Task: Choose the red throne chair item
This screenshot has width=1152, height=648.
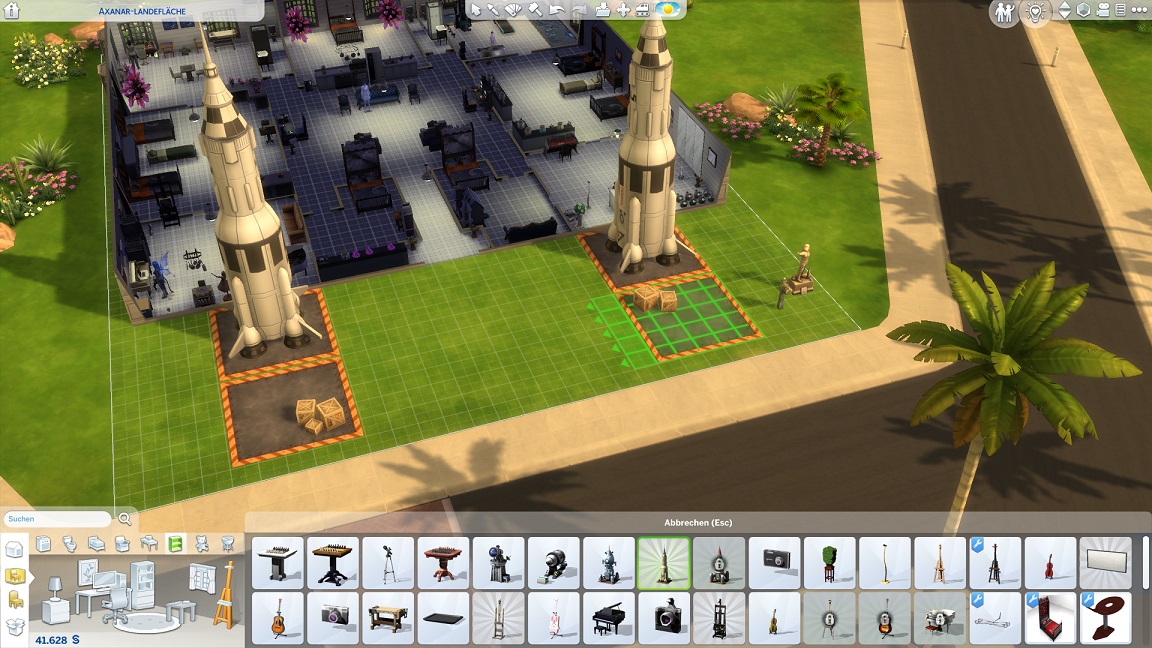Action: (x=1051, y=618)
